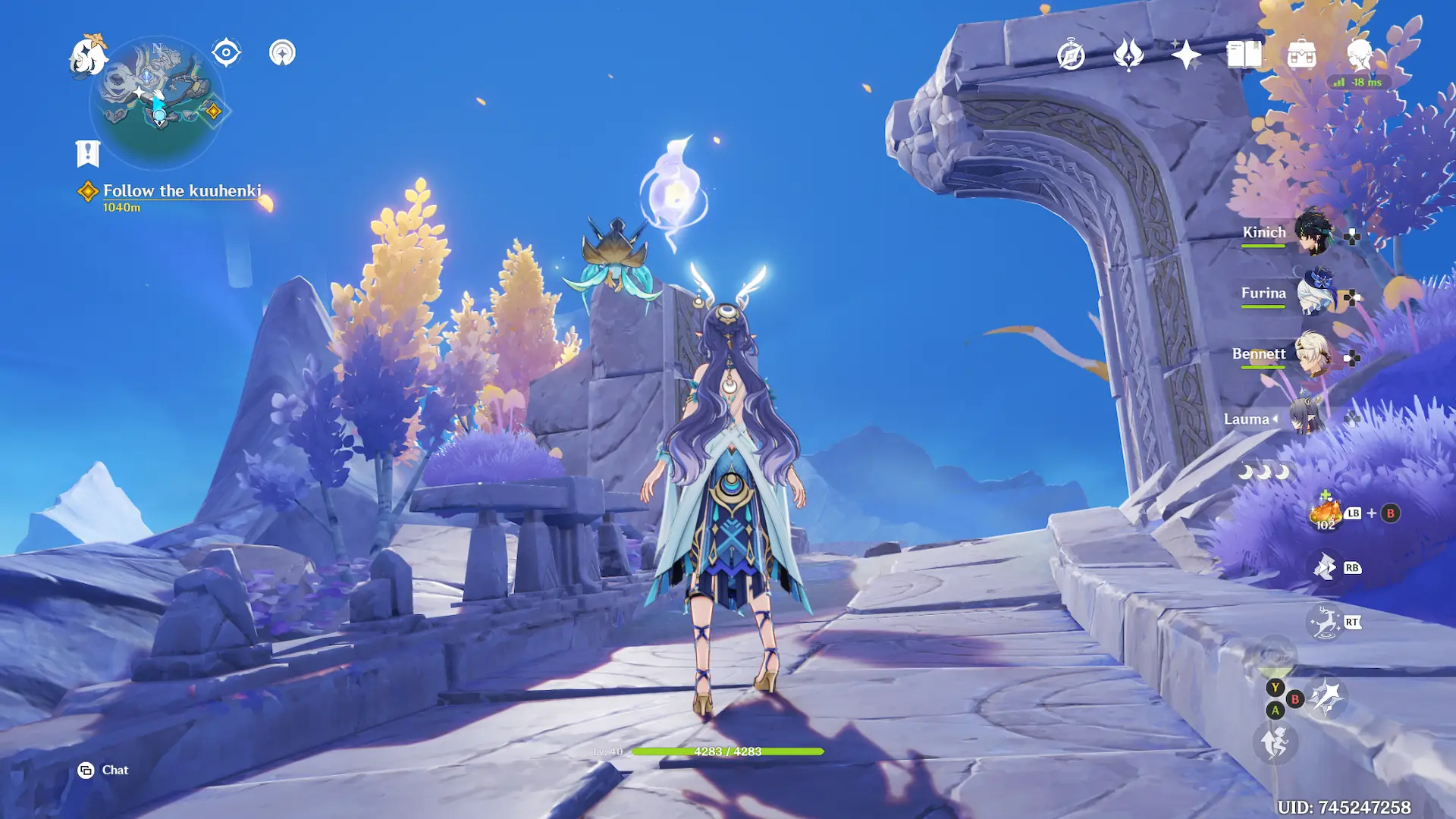Open the winged-emblem icon in the top bar

pos(1128,55)
